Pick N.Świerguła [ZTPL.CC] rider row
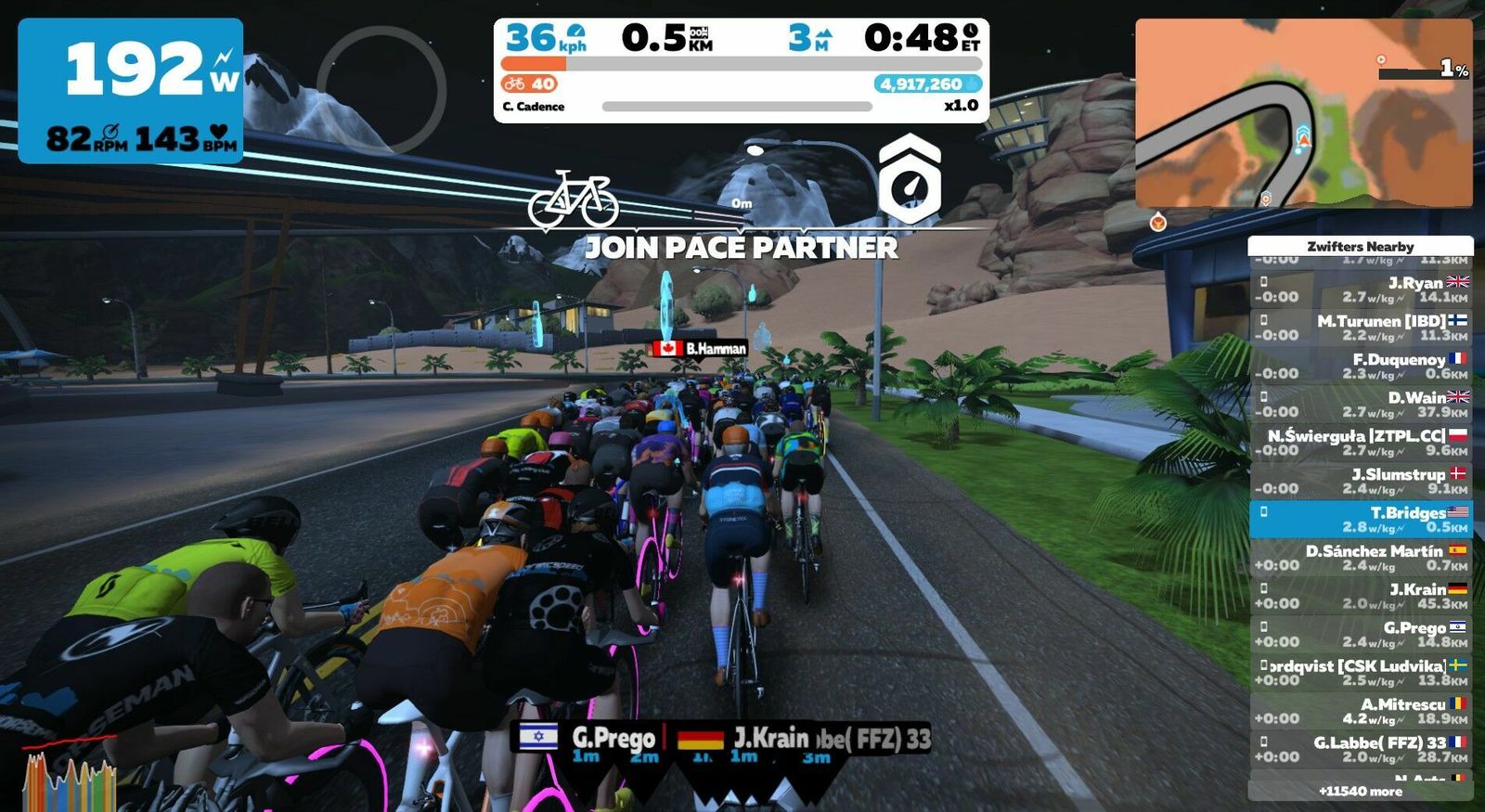Screen dimensions: 1485x812 point(1361,442)
